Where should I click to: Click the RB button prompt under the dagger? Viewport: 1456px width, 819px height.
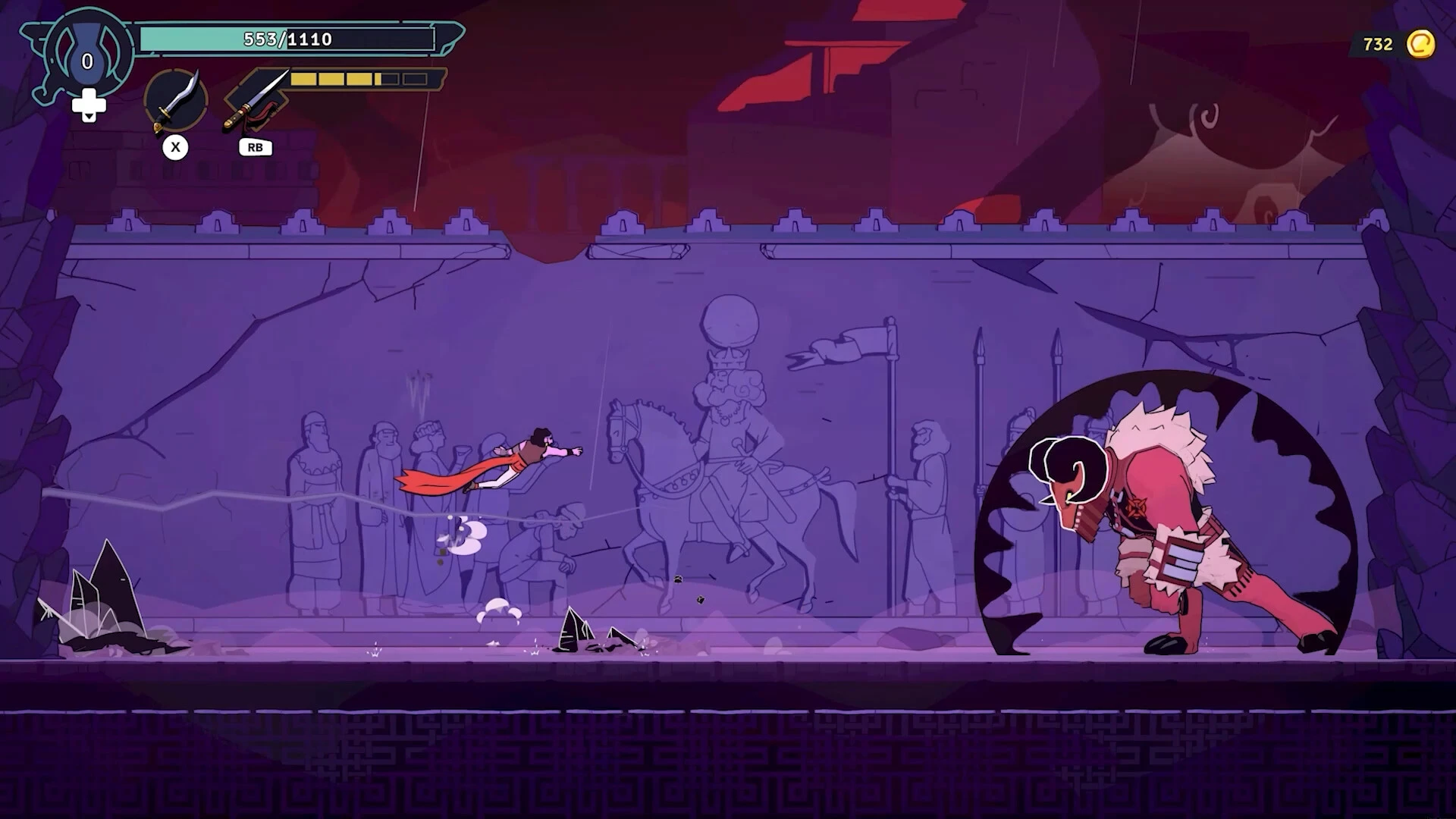point(255,147)
